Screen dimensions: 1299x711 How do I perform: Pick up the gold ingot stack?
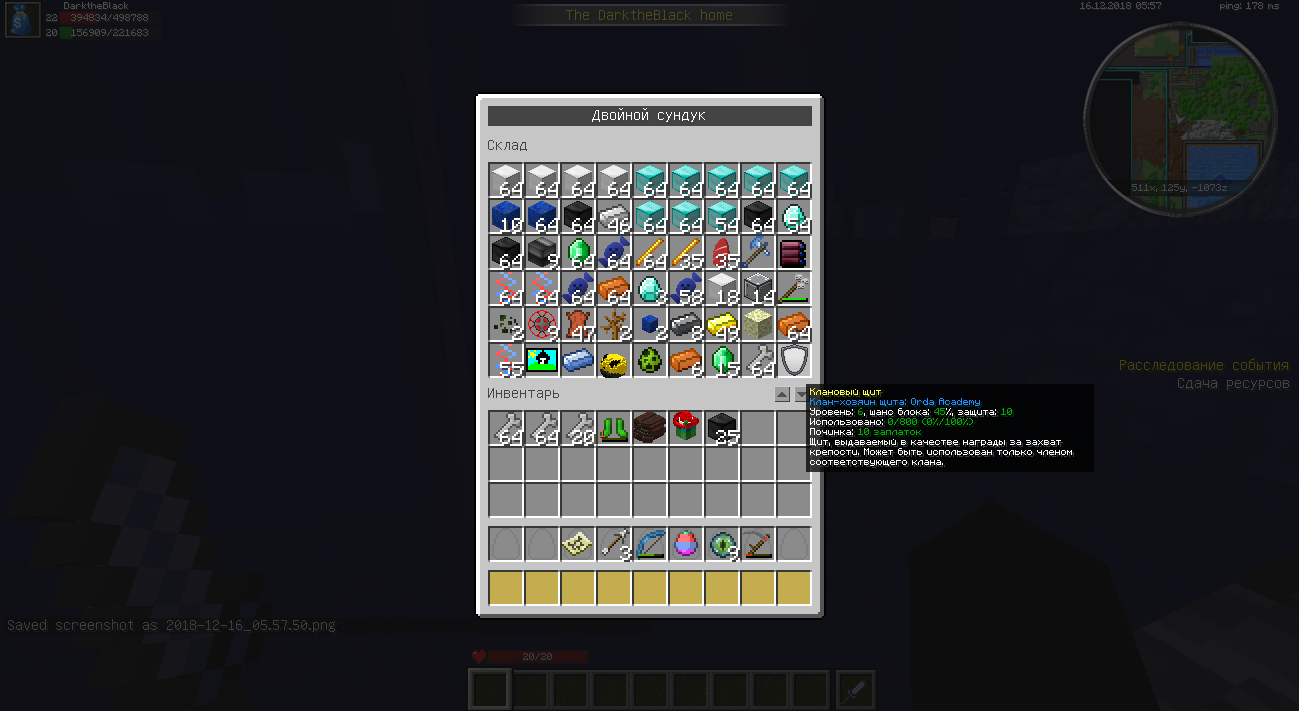722,325
